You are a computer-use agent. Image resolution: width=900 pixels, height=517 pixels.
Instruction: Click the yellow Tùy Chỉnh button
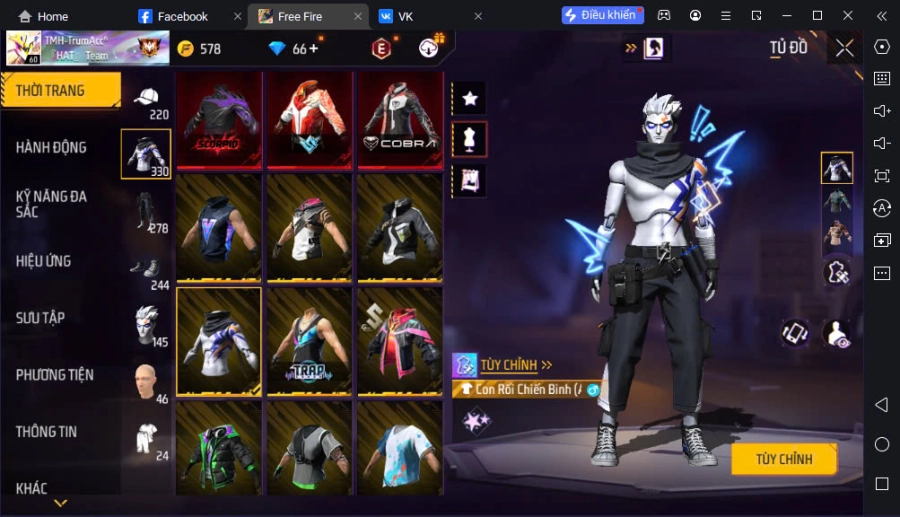click(x=784, y=459)
